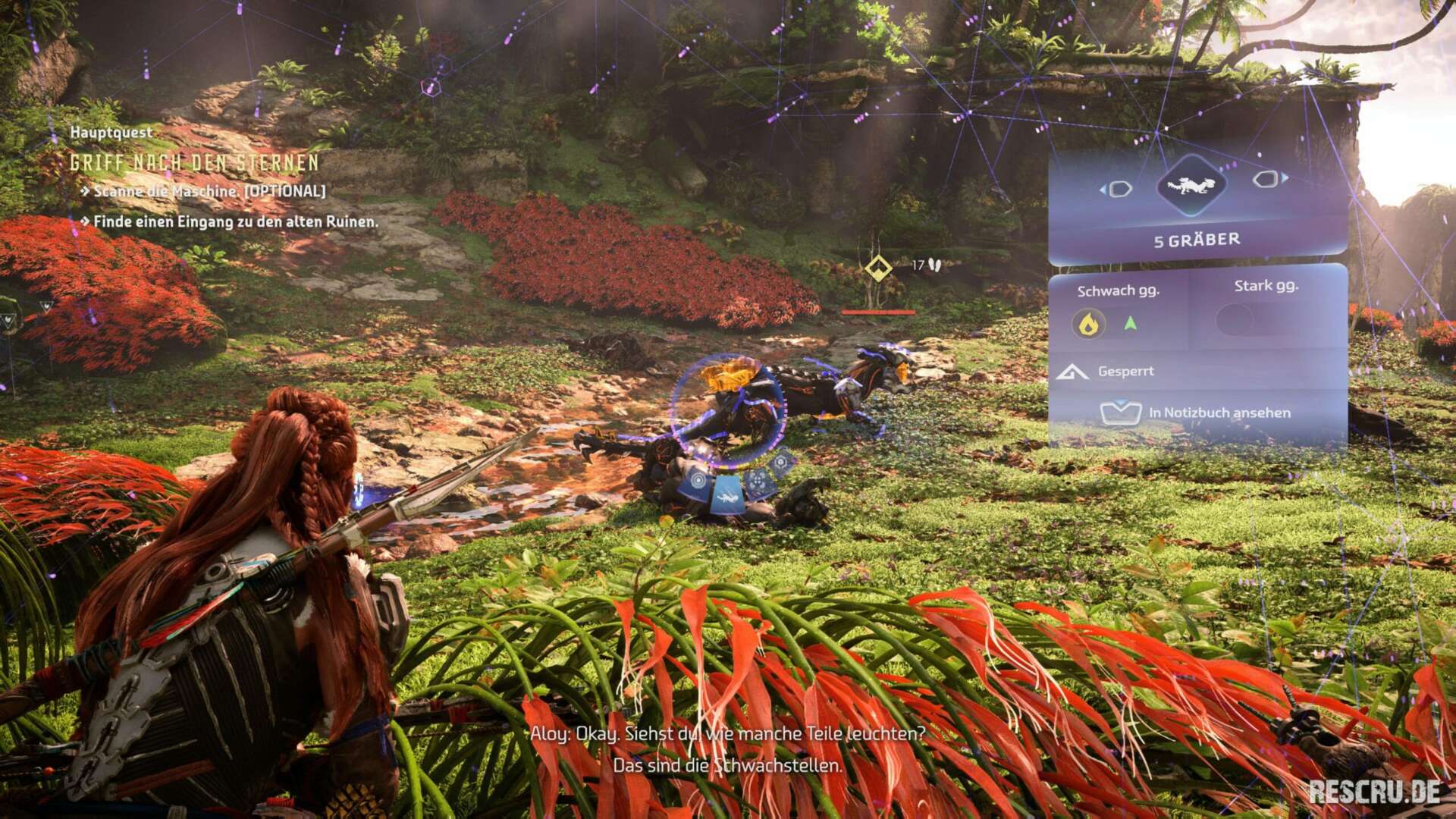Click the hexagon component tag on the machine

tap(782, 462)
